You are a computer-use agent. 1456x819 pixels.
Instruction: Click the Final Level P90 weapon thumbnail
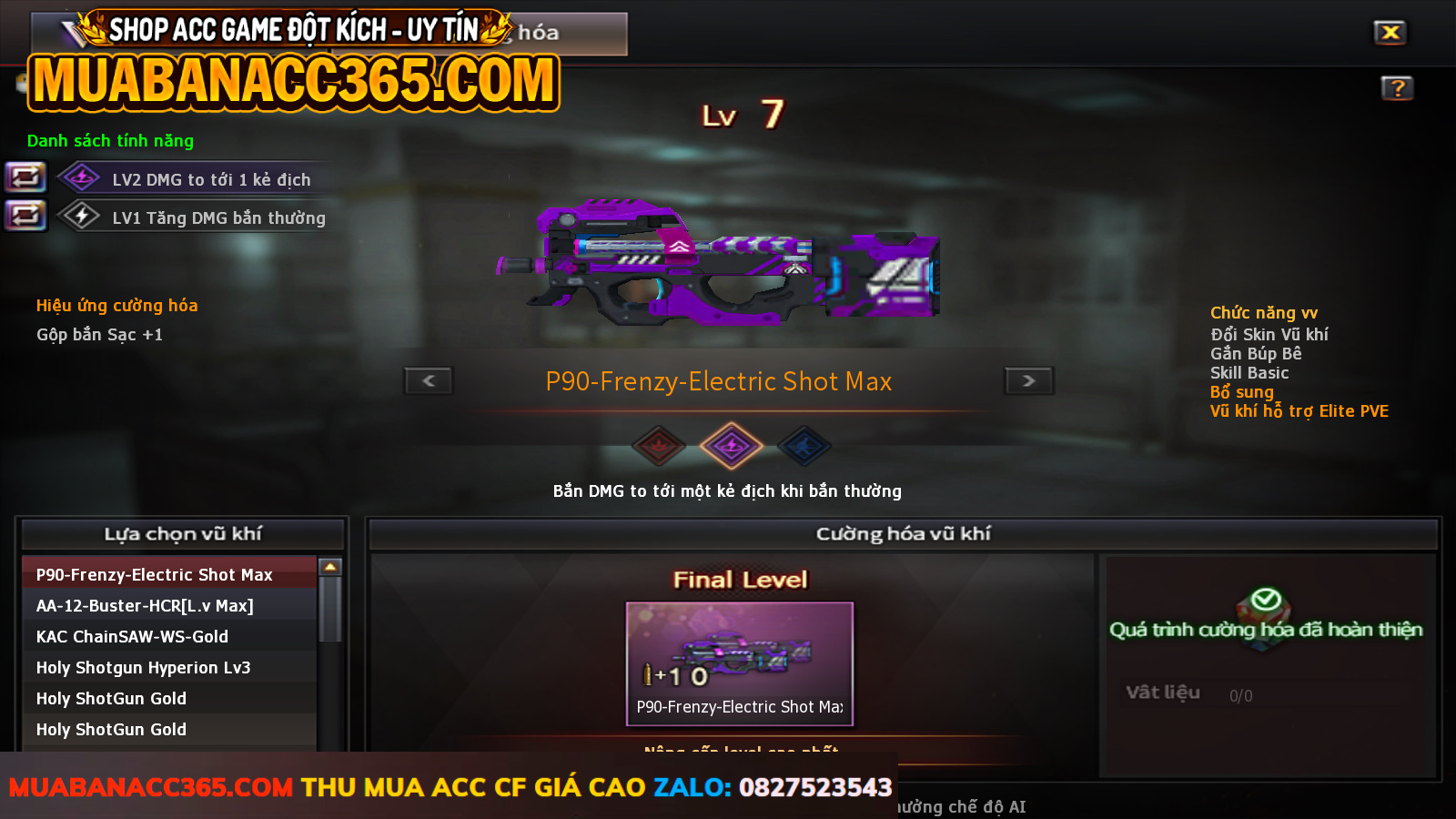pos(739,663)
